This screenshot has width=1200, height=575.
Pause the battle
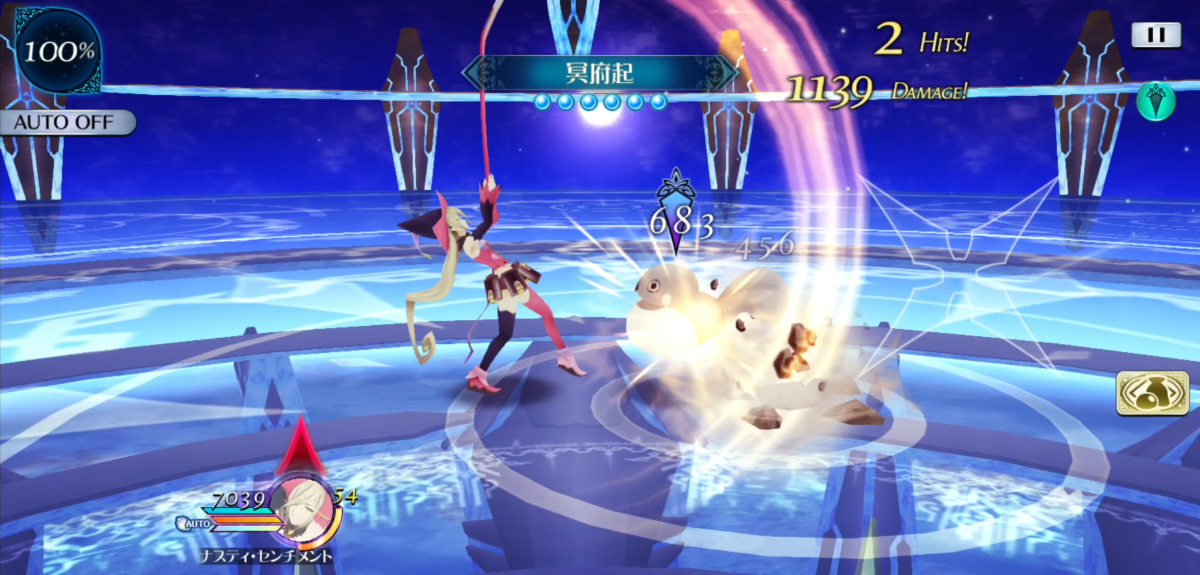pos(1155,35)
